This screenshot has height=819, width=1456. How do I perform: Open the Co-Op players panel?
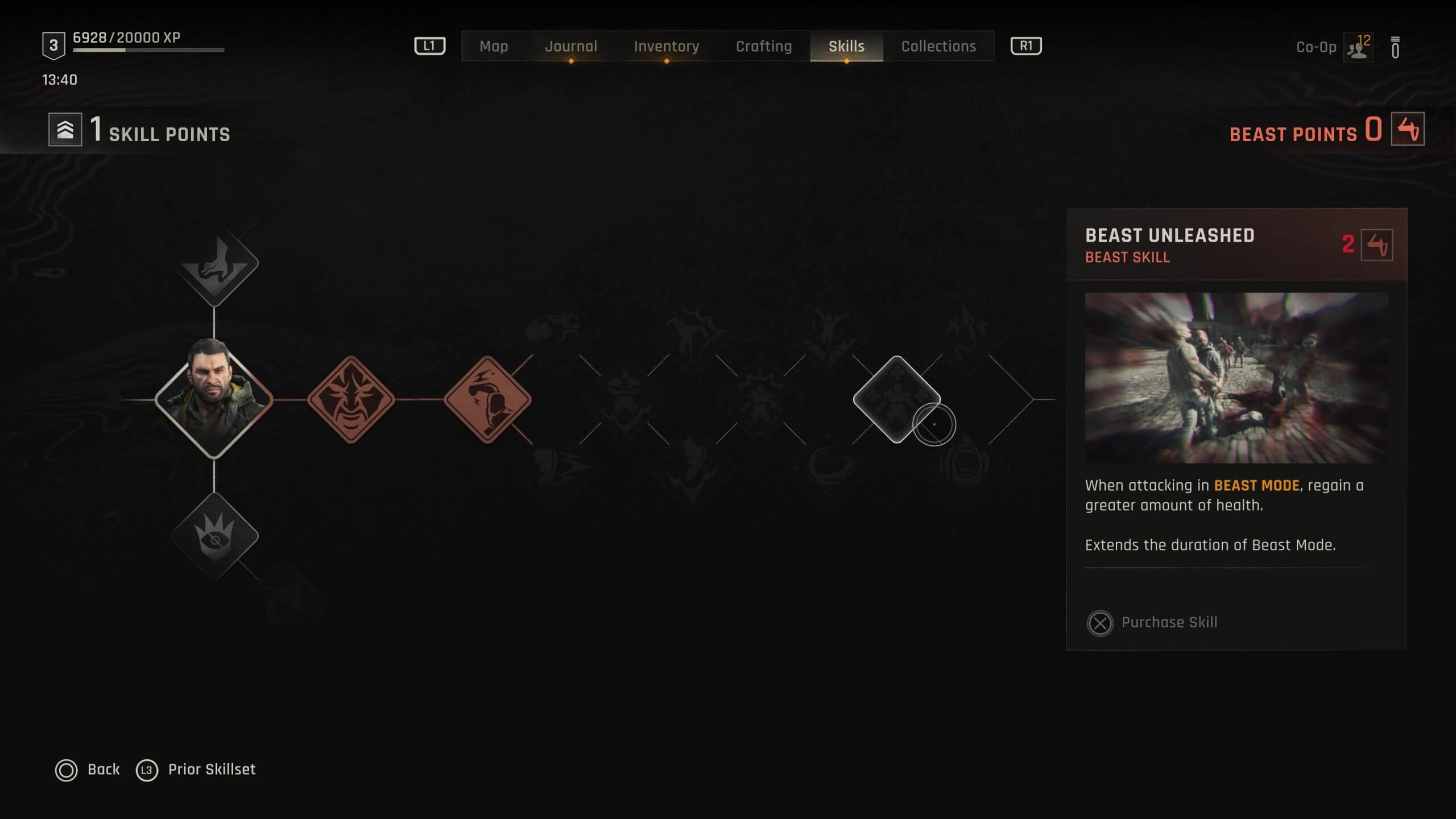(x=1358, y=47)
